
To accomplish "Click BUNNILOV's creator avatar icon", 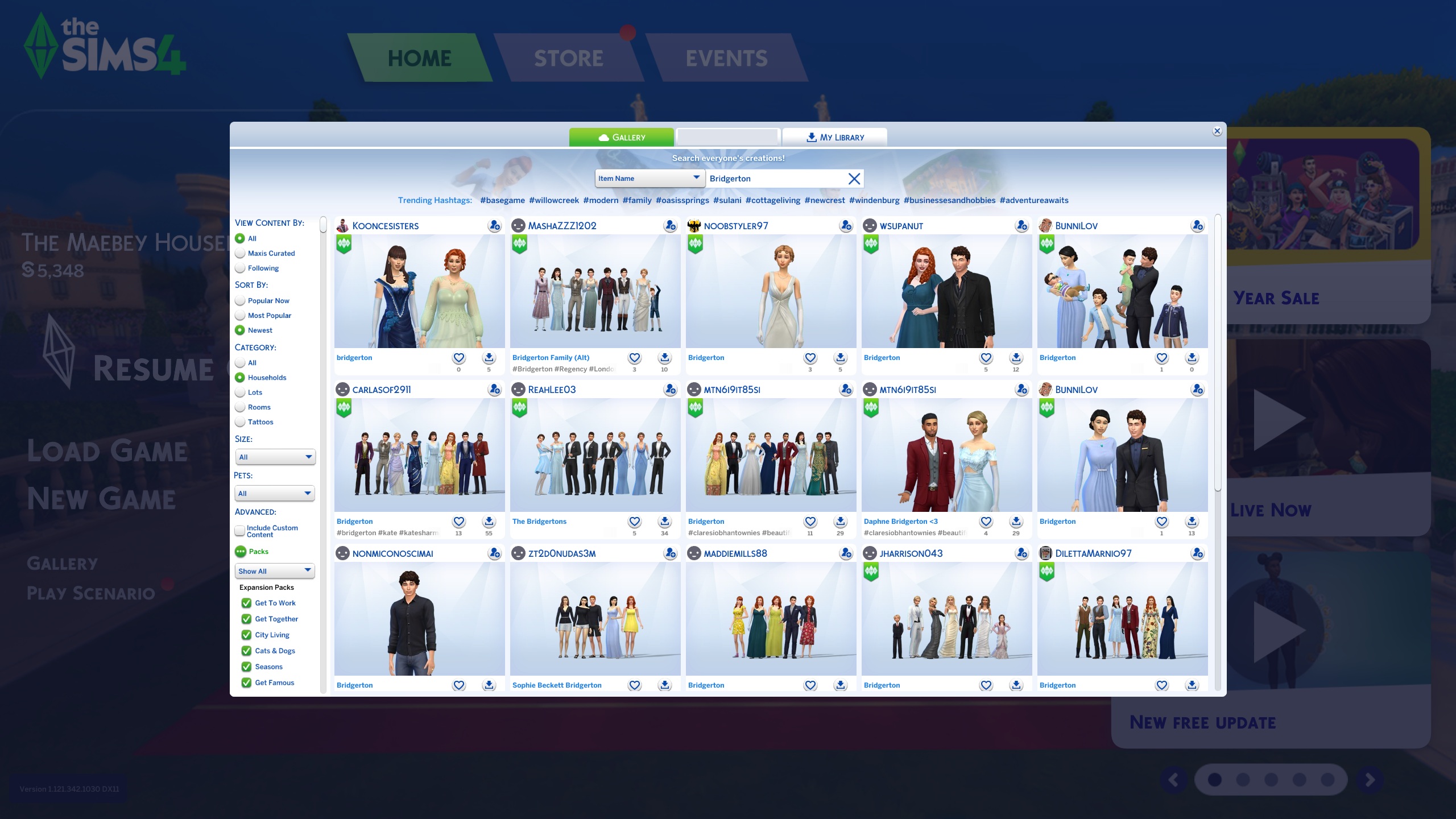I will tap(1045, 225).
